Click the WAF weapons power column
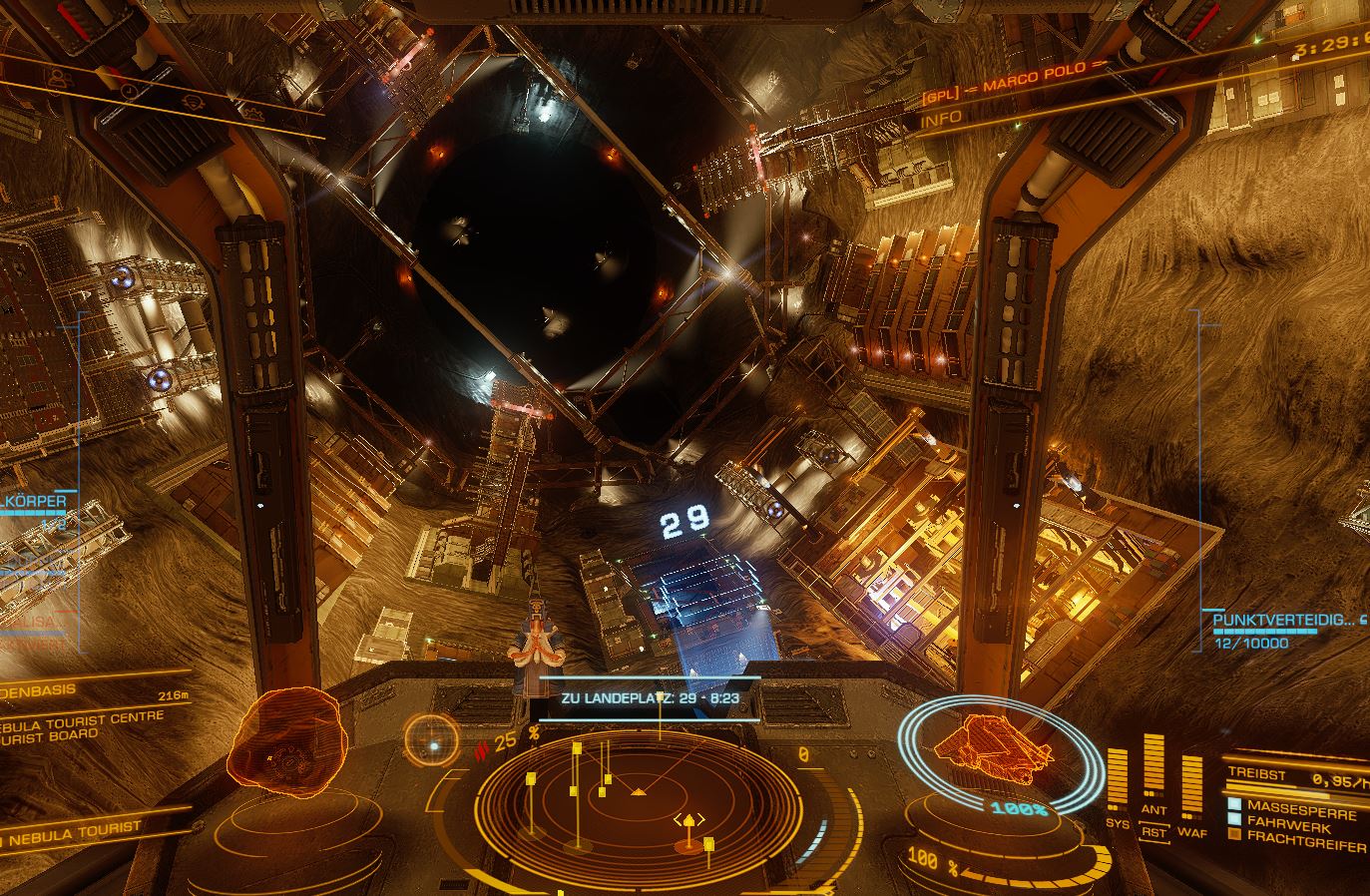Viewport: 1370px width, 896px height. pos(1190,785)
